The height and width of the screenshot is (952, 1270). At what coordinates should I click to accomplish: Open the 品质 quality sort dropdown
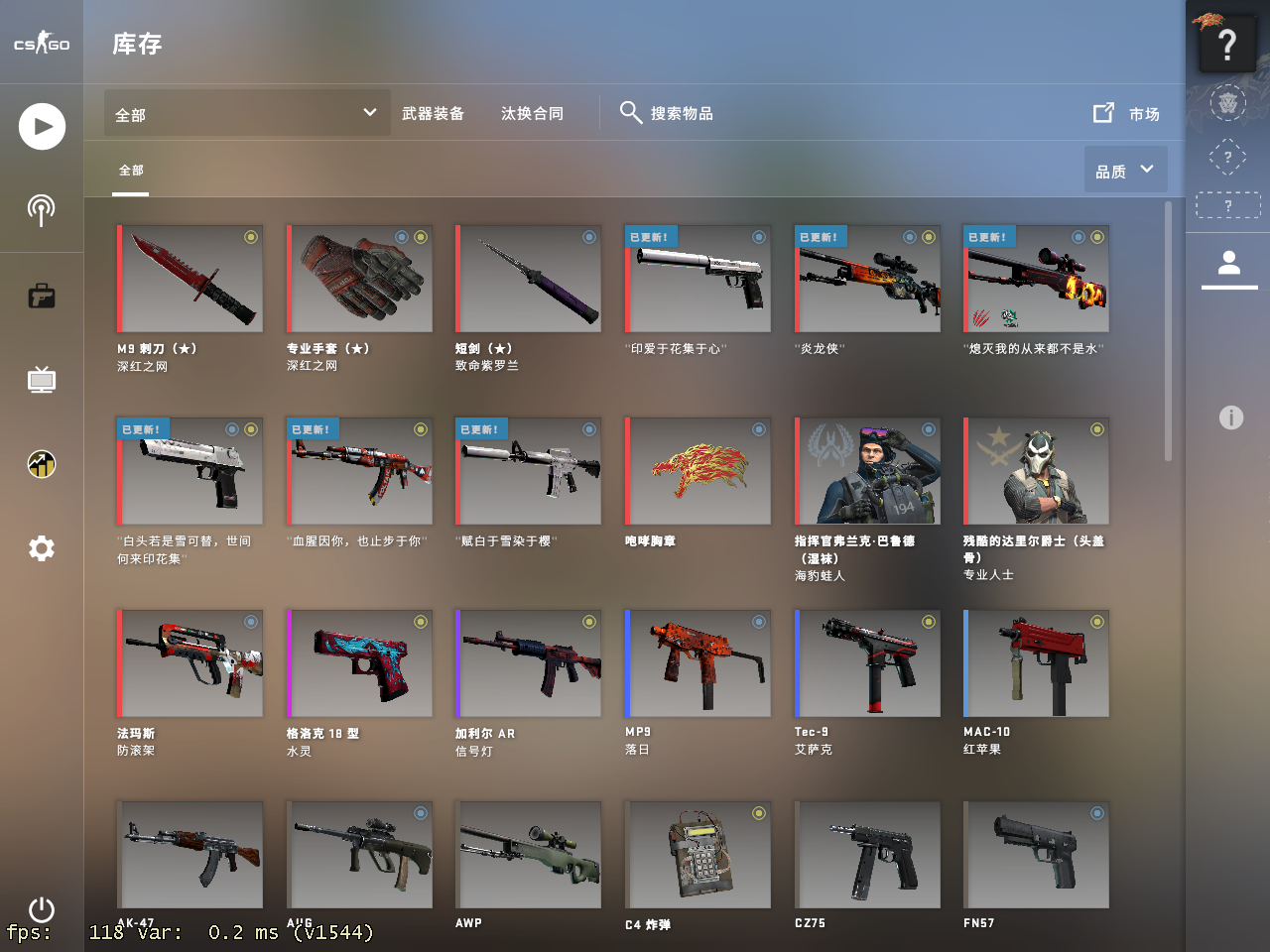coord(1126,169)
